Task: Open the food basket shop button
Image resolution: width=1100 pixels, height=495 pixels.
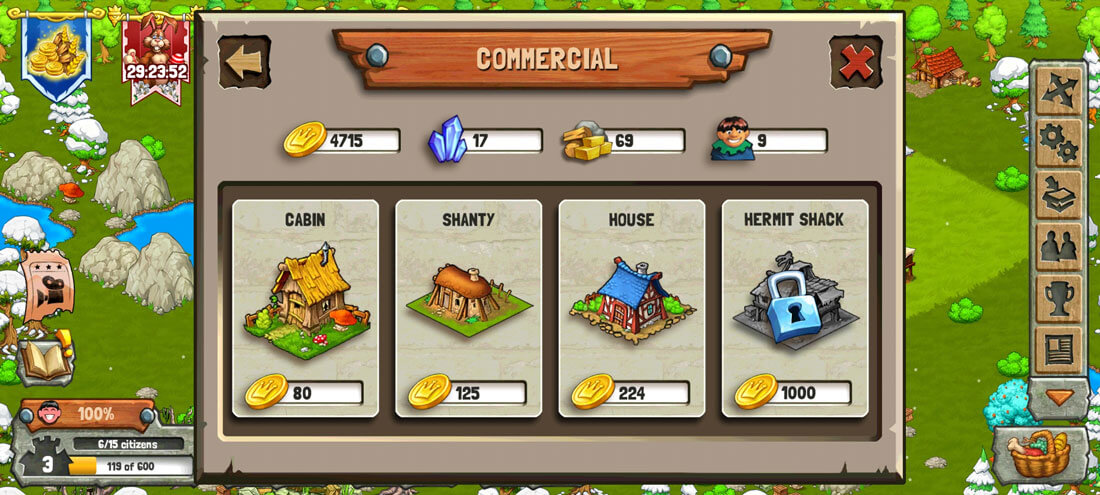Action: click(x=1040, y=455)
